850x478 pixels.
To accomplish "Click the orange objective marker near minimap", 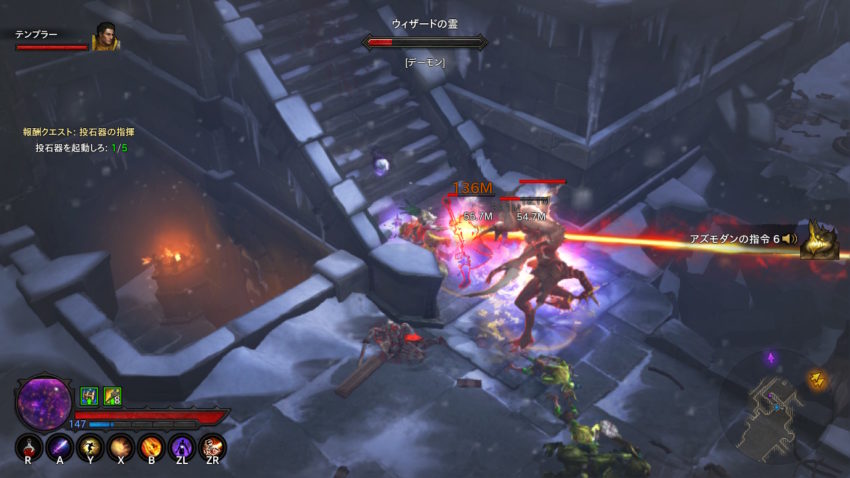I will click(817, 379).
